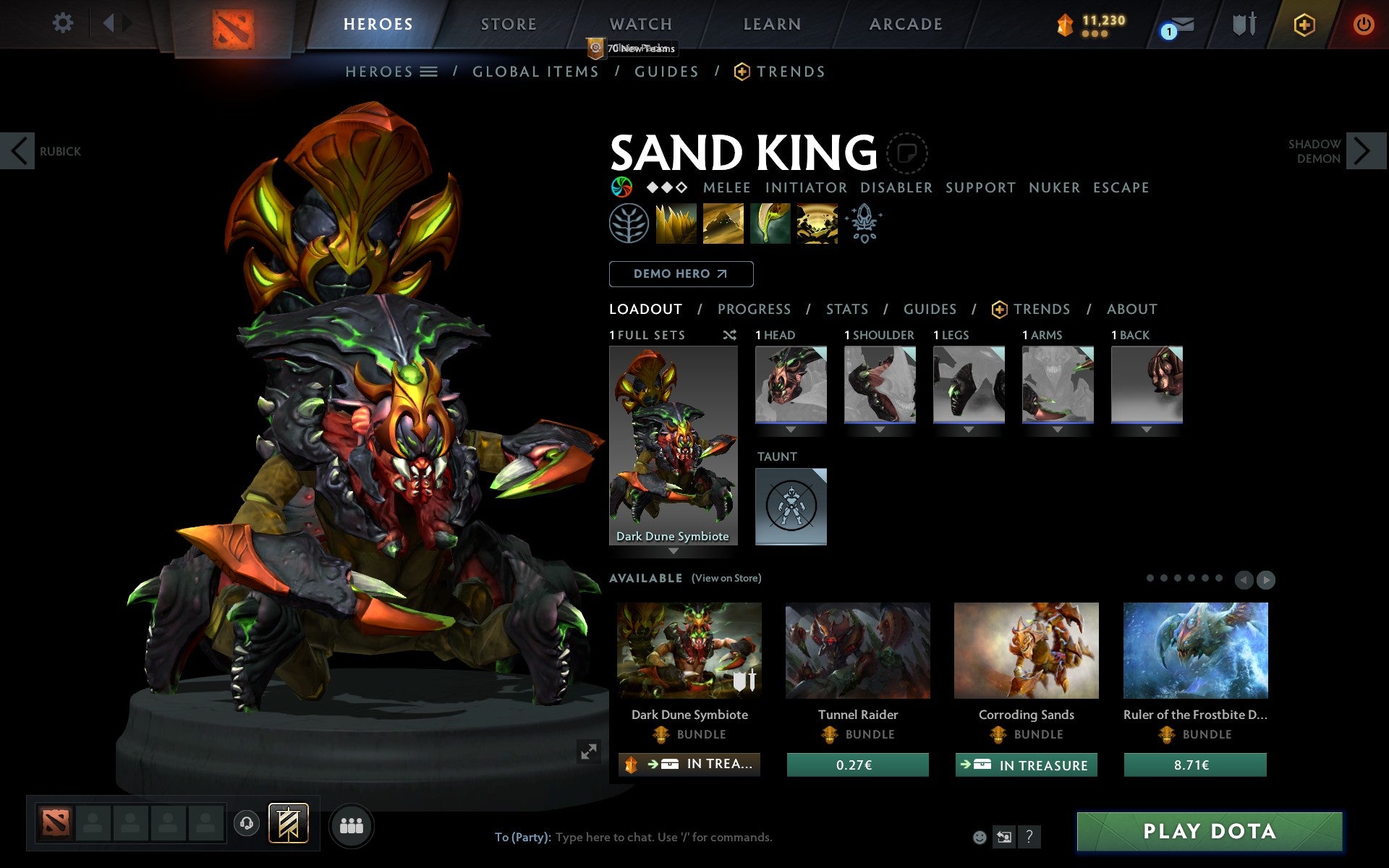
Task: Toggle party voice chat headset icon
Action: tap(247, 822)
